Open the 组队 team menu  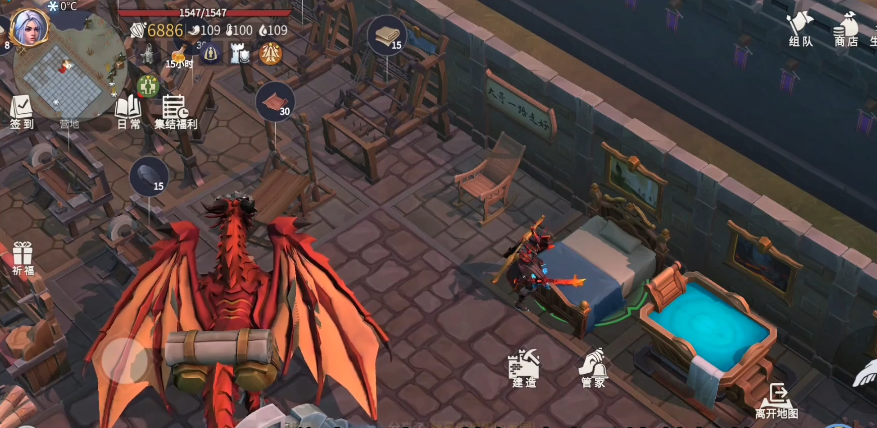pyautogui.click(x=801, y=29)
